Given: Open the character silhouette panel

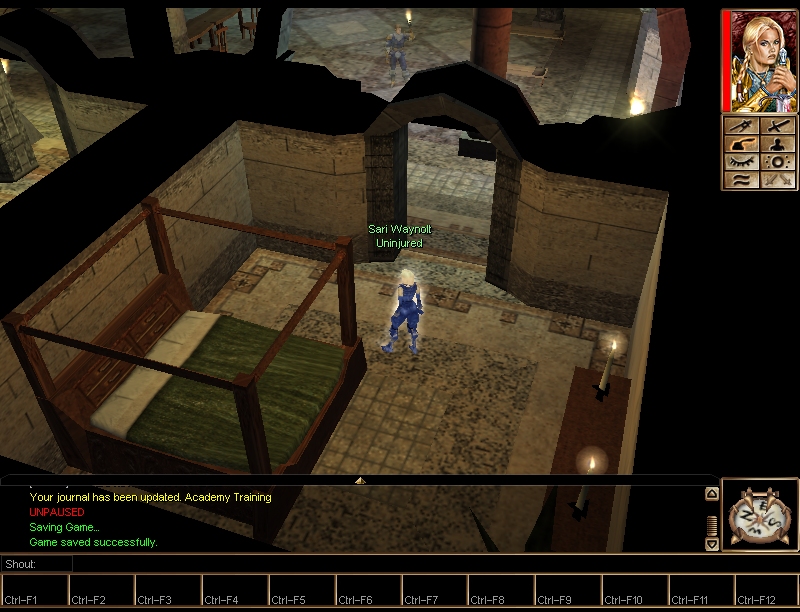Looking at the screenshot, I should tap(777, 144).
